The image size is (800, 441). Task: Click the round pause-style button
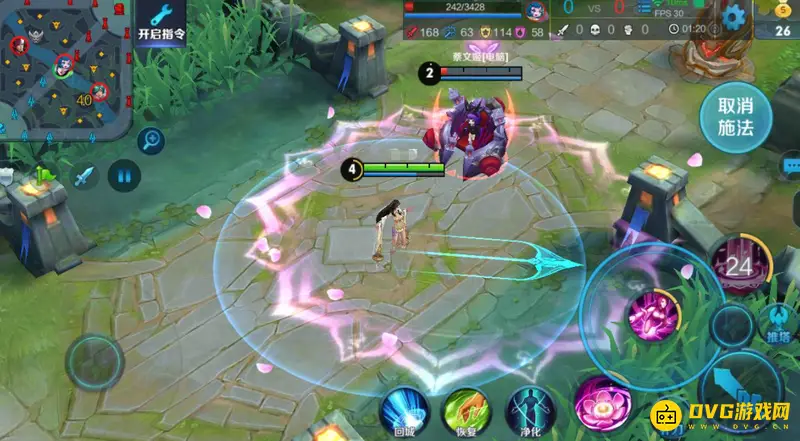[124, 178]
